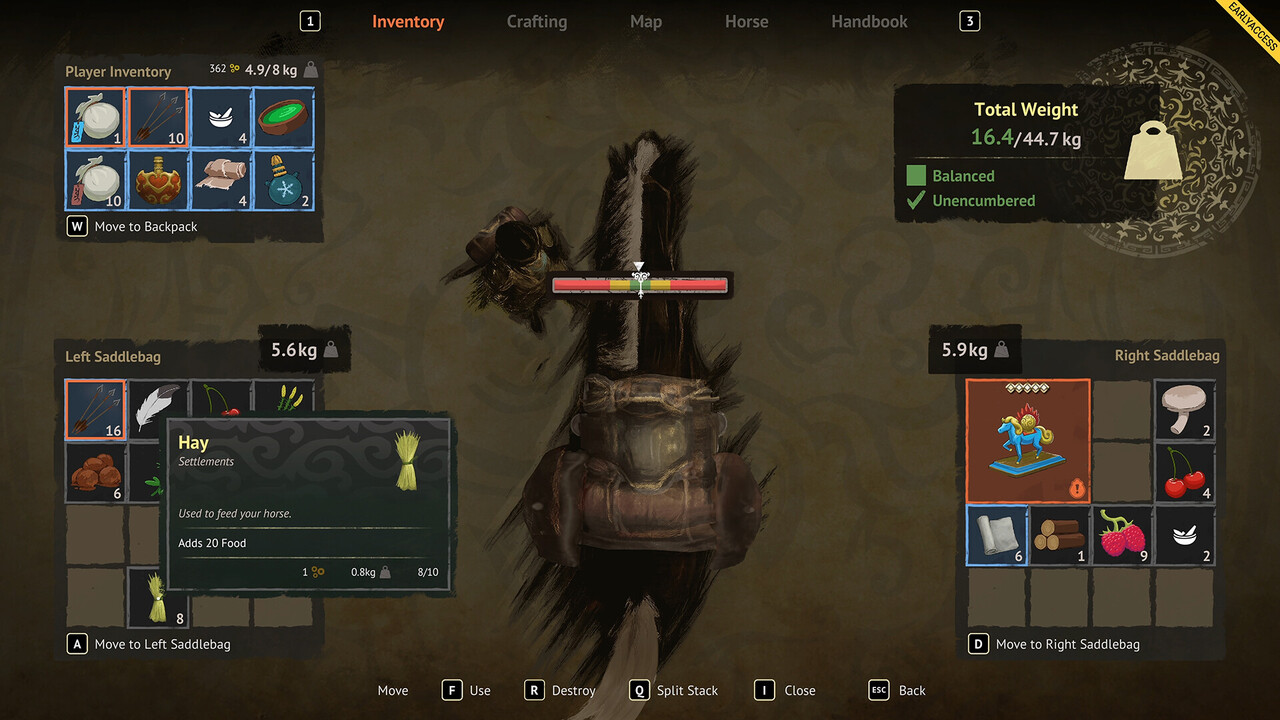Select the 16 arrows in left saddlebag
The width and height of the screenshot is (1280, 720).
click(x=96, y=409)
